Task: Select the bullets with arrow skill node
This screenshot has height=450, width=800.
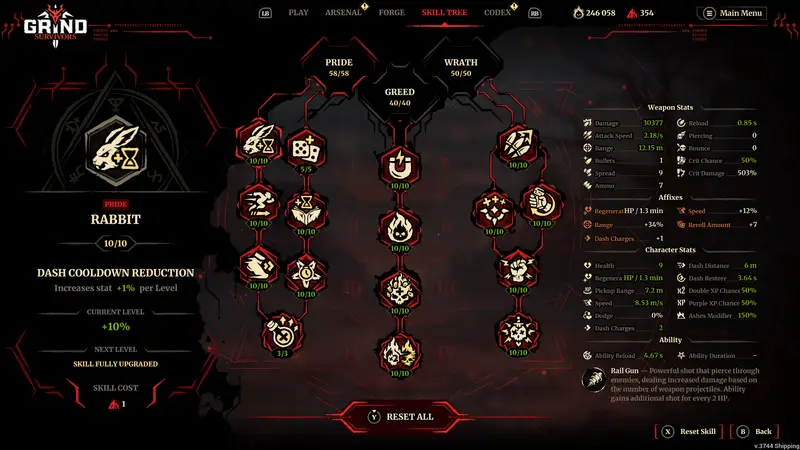Action: (x=519, y=145)
